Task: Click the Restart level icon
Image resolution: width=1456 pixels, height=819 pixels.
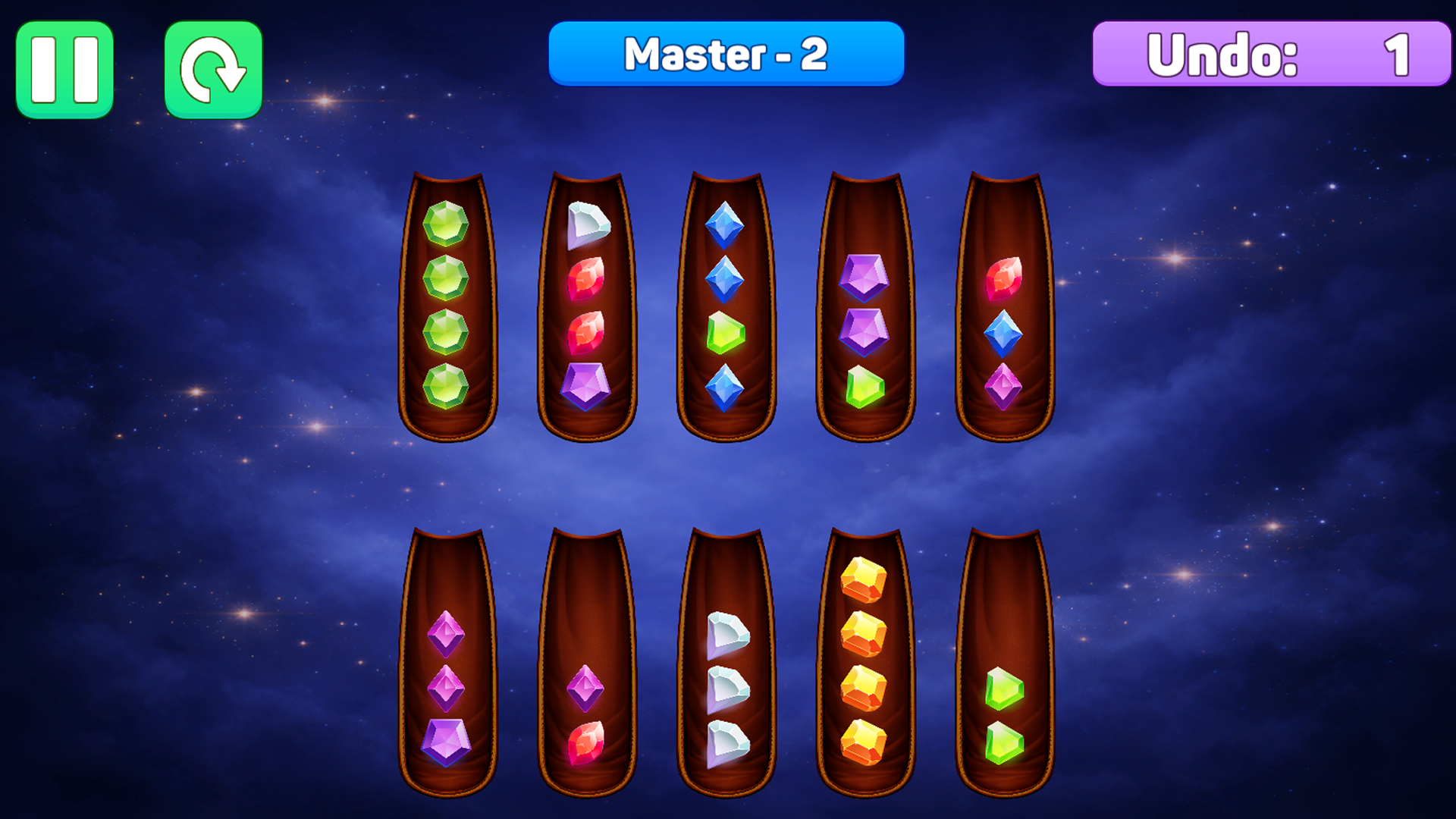Action: 213,67
